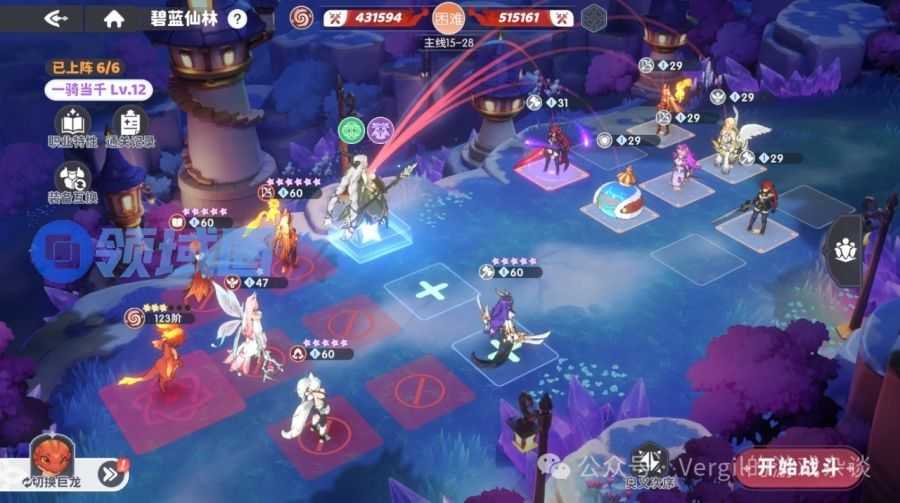Click the purple buff icon above hero
Screen dimensions: 900x503
click(380, 129)
